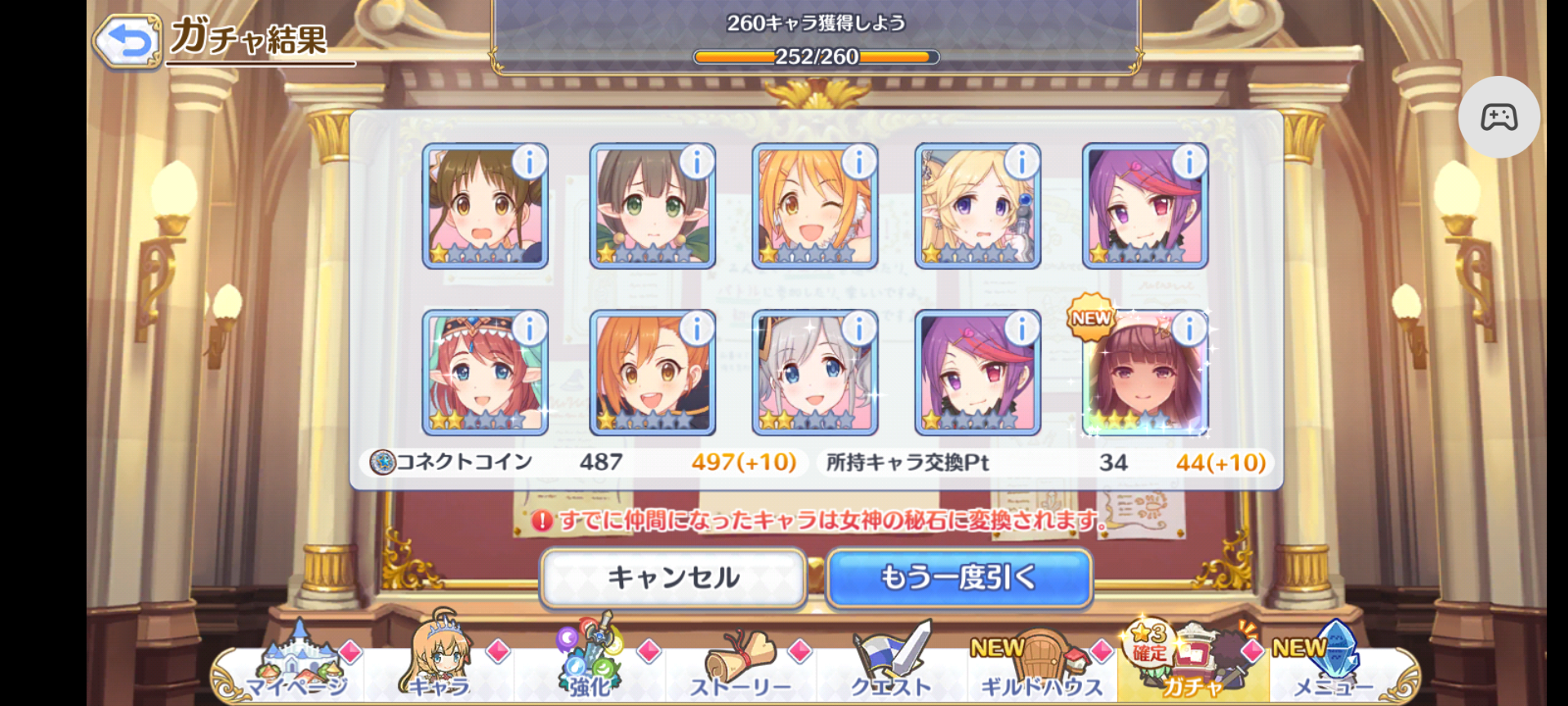Pick the green-eyed elf character card
1568x706 pixels.
pyautogui.click(x=651, y=208)
